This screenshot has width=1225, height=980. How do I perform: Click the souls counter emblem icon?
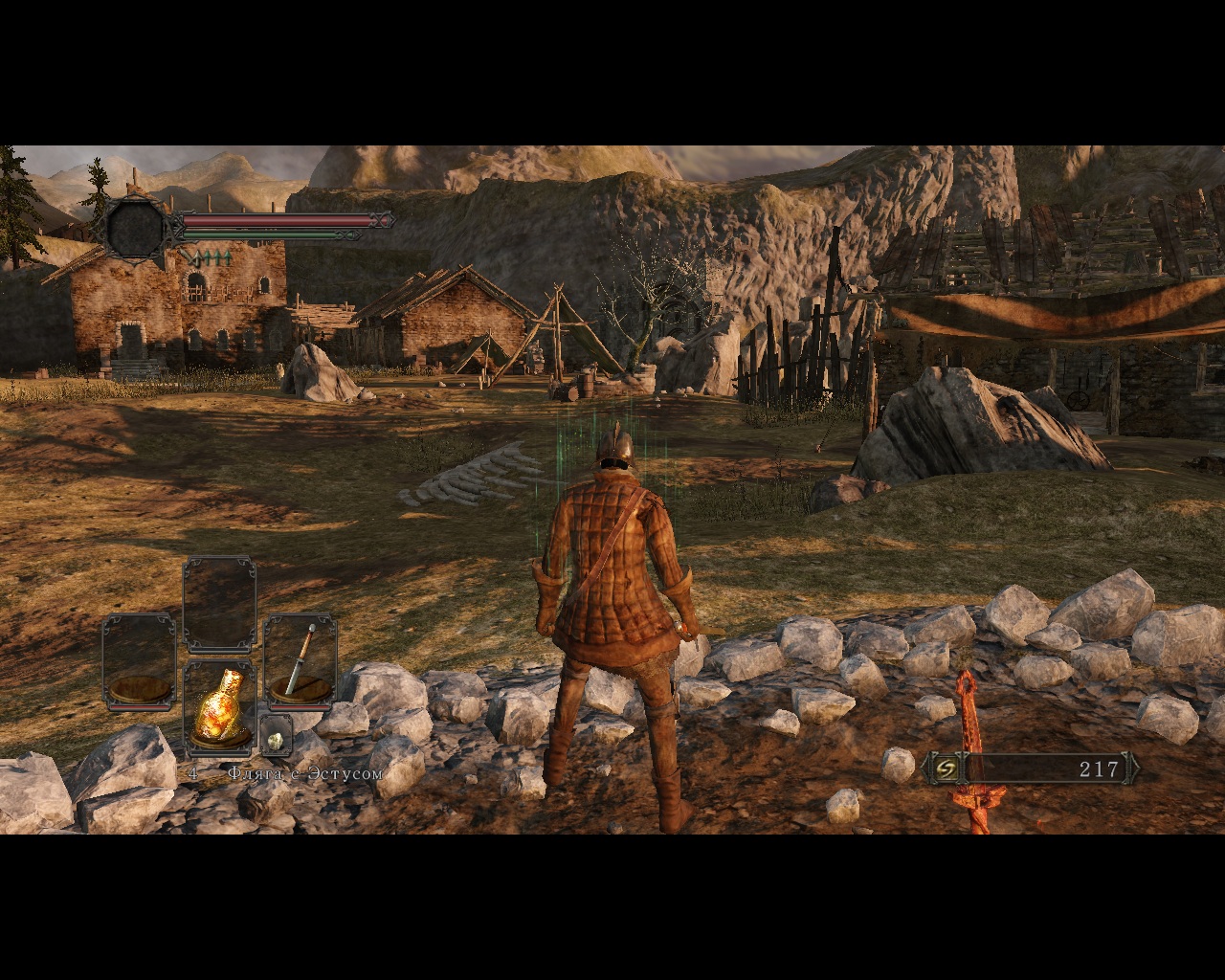click(x=947, y=768)
